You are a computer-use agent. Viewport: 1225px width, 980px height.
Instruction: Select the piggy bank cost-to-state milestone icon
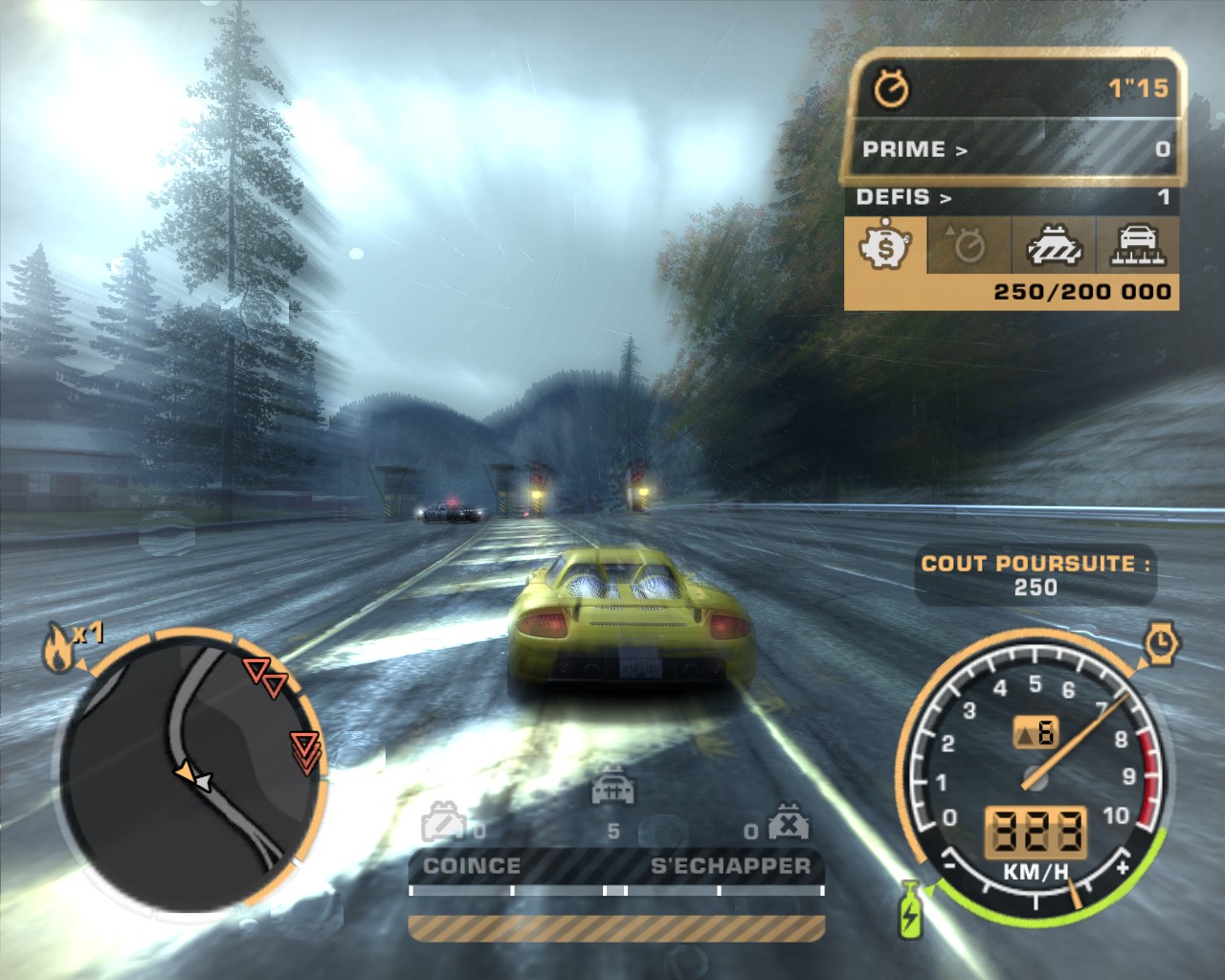coord(886,246)
